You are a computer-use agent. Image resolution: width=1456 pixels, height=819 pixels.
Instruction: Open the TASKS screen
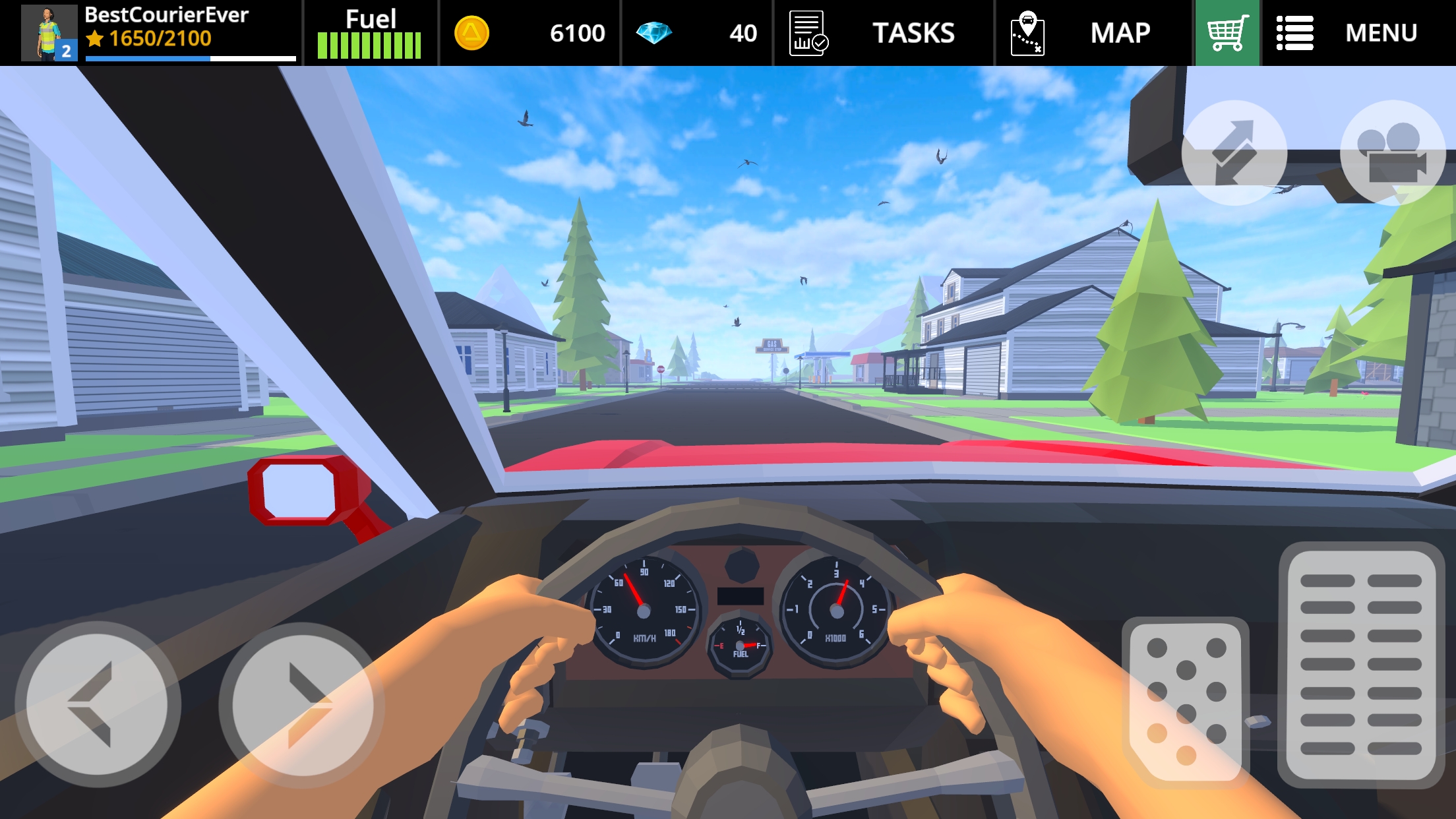click(x=913, y=32)
